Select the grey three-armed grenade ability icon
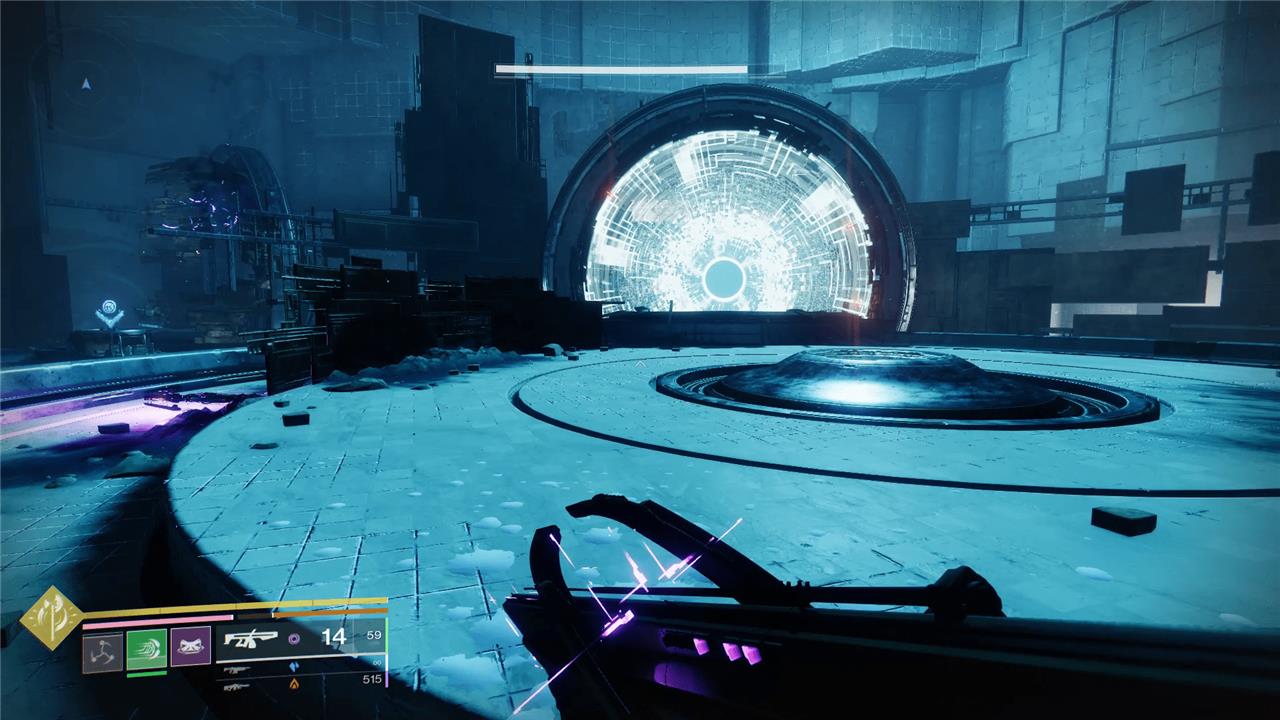 click(x=102, y=649)
